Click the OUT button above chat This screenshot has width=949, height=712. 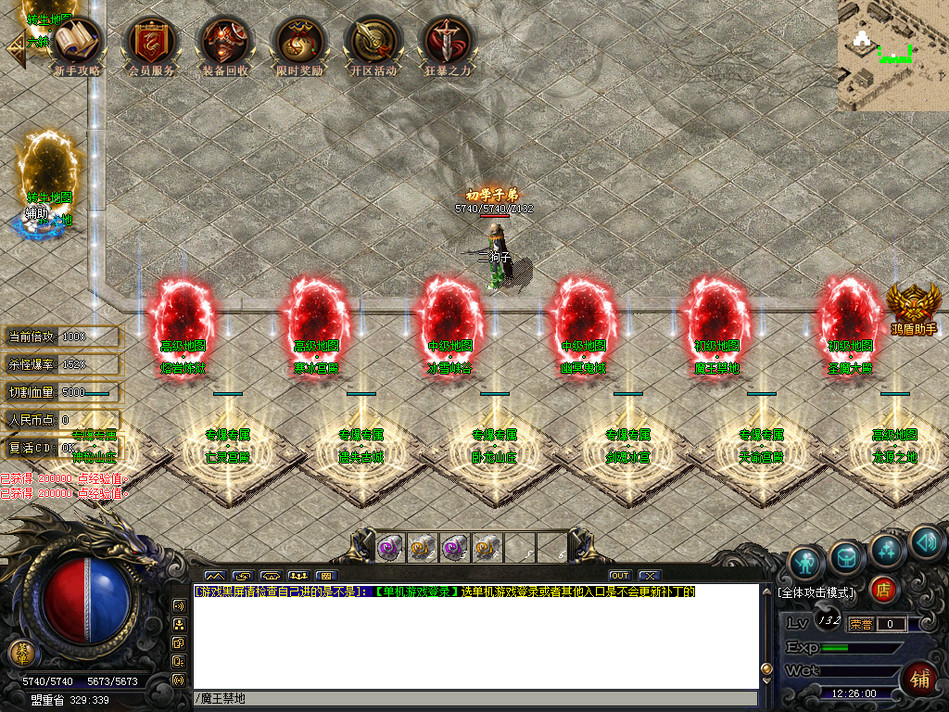619,575
